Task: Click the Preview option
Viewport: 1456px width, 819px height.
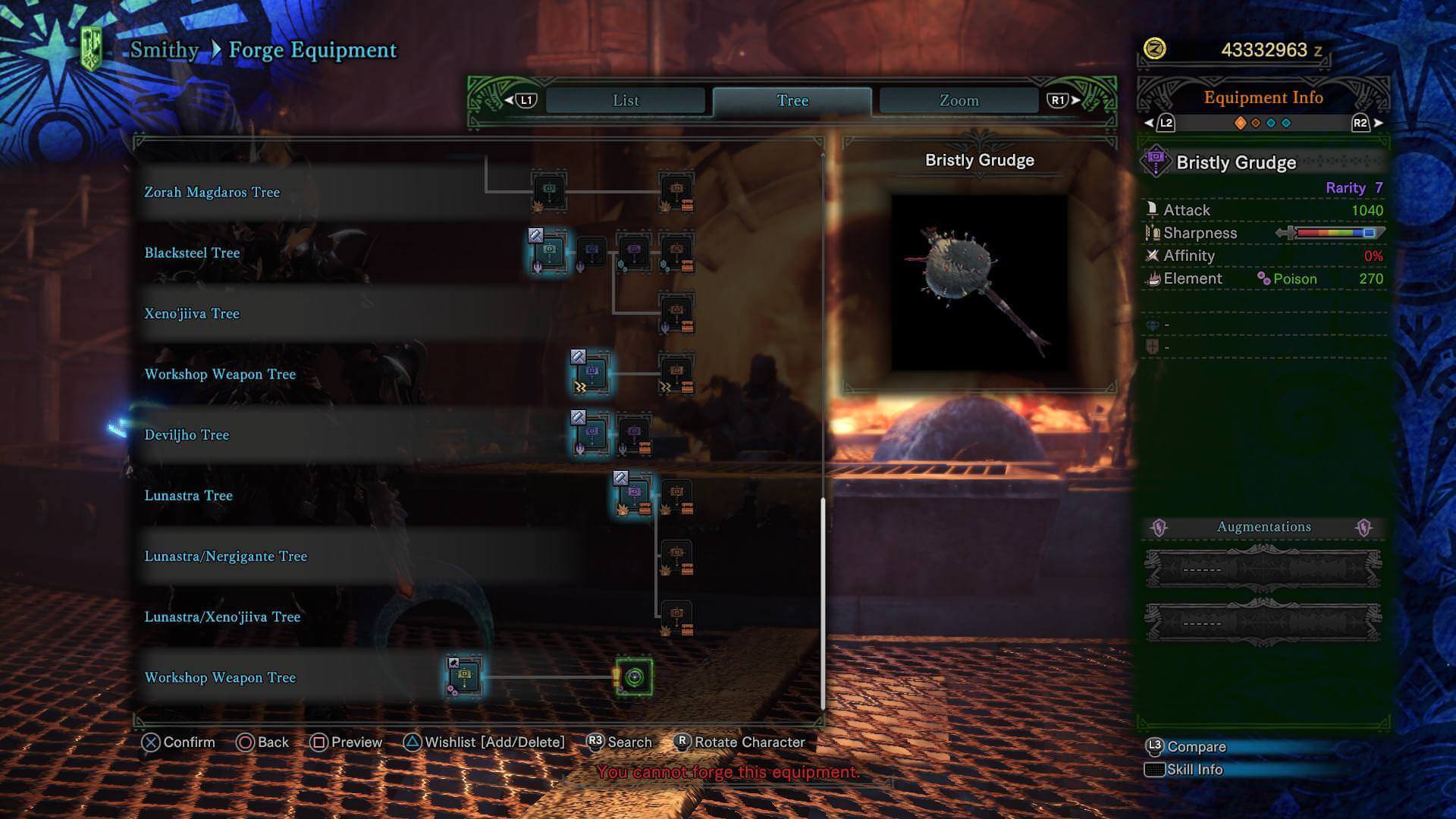Action: coord(347,742)
